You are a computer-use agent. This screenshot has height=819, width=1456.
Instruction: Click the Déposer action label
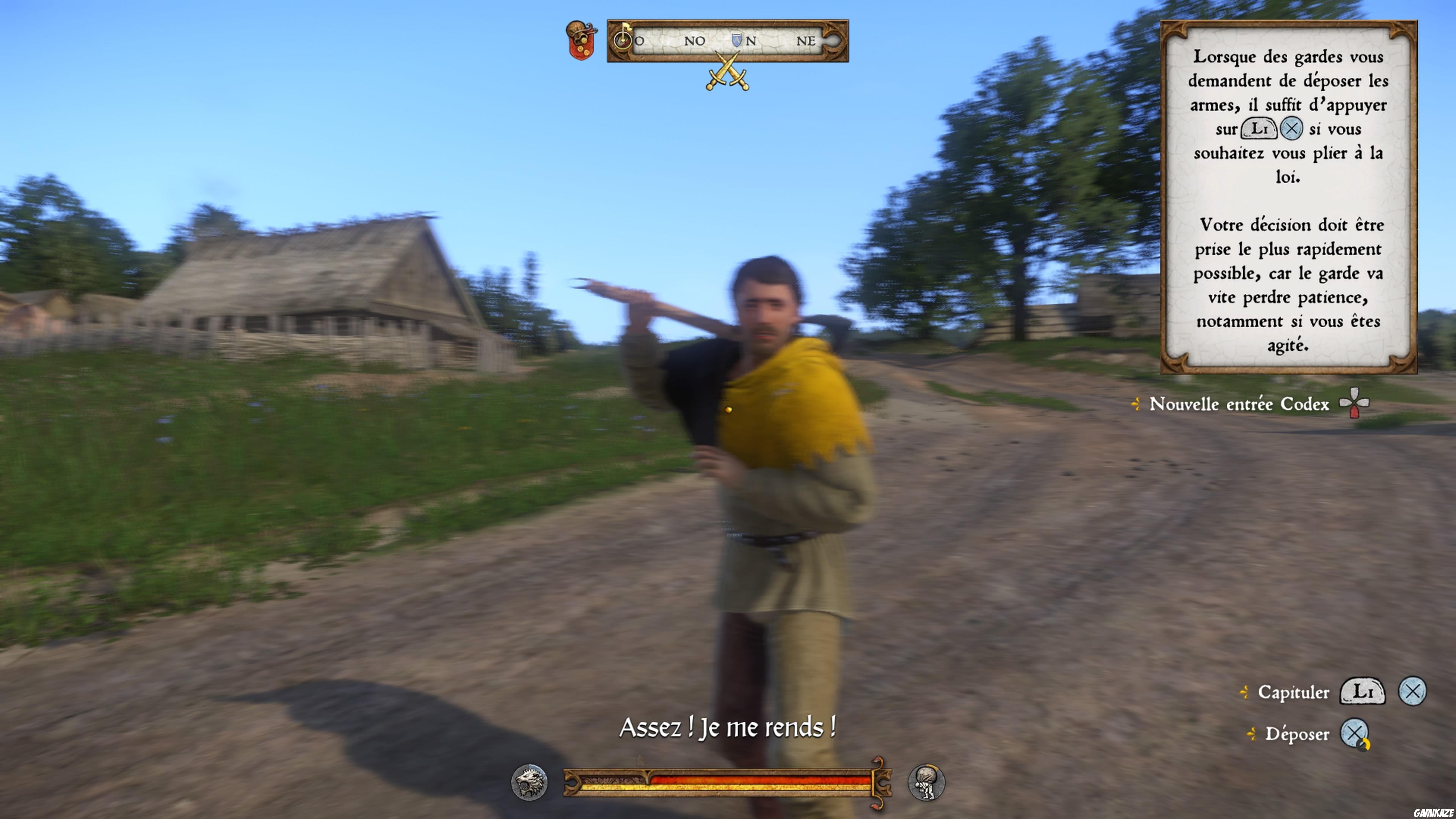1297,735
